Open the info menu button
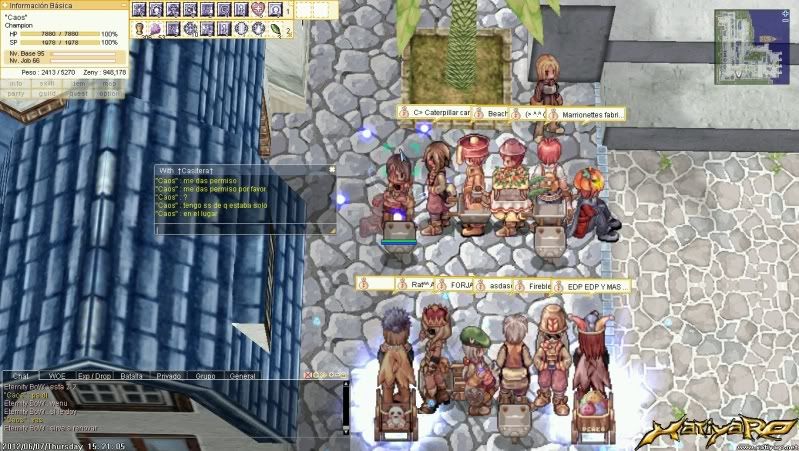 16,84
